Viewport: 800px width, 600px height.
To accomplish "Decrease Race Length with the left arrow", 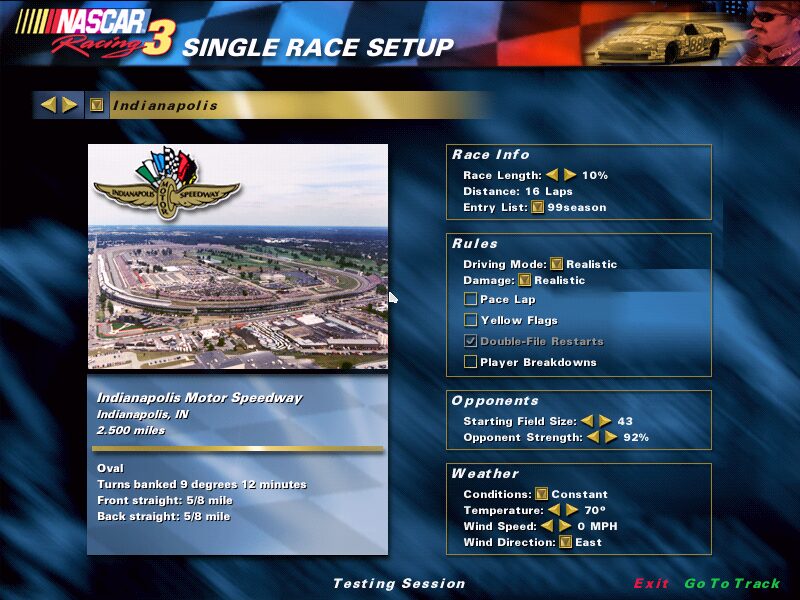I will click(552, 175).
